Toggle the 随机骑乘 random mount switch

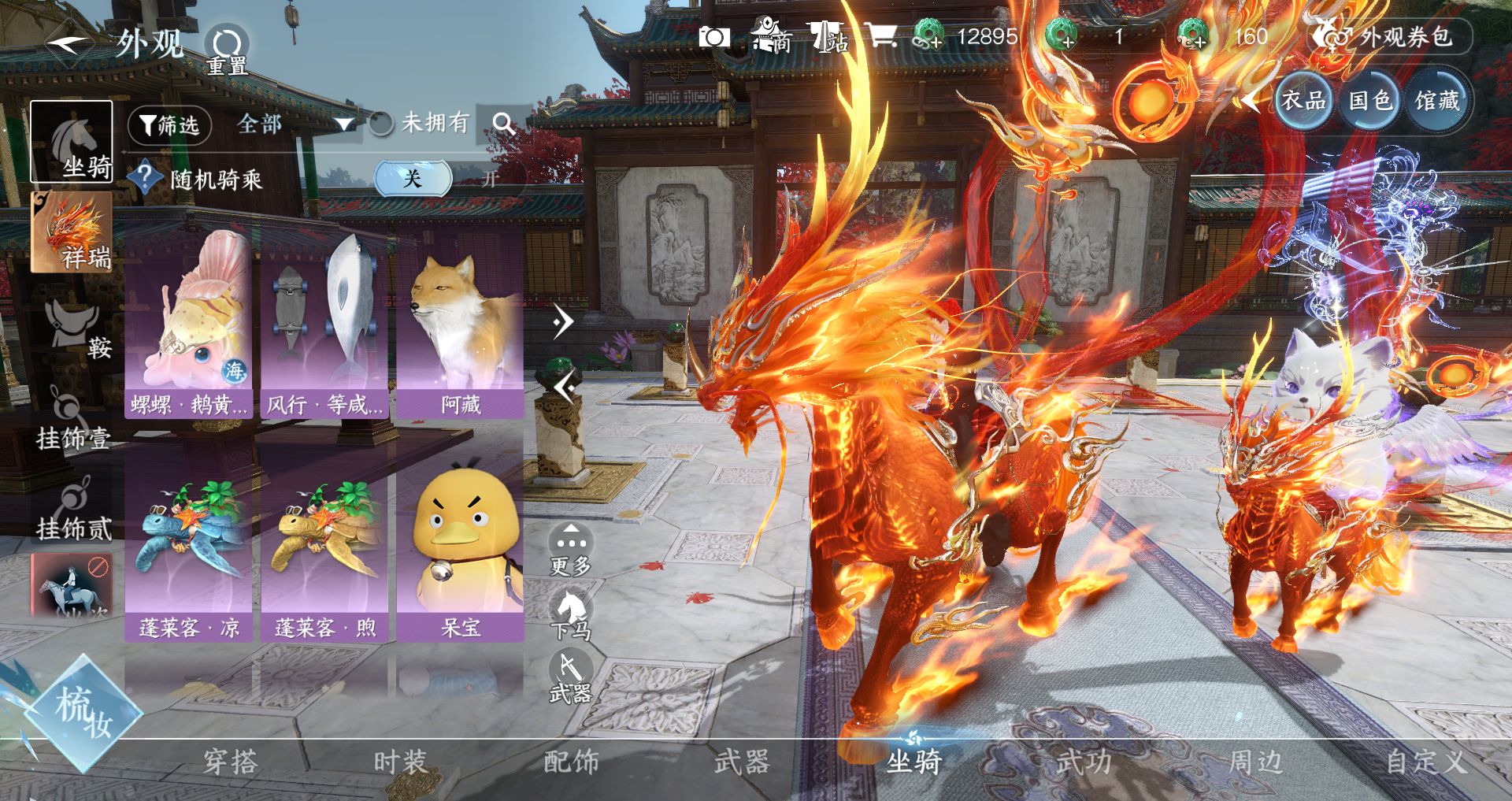pos(447,179)
